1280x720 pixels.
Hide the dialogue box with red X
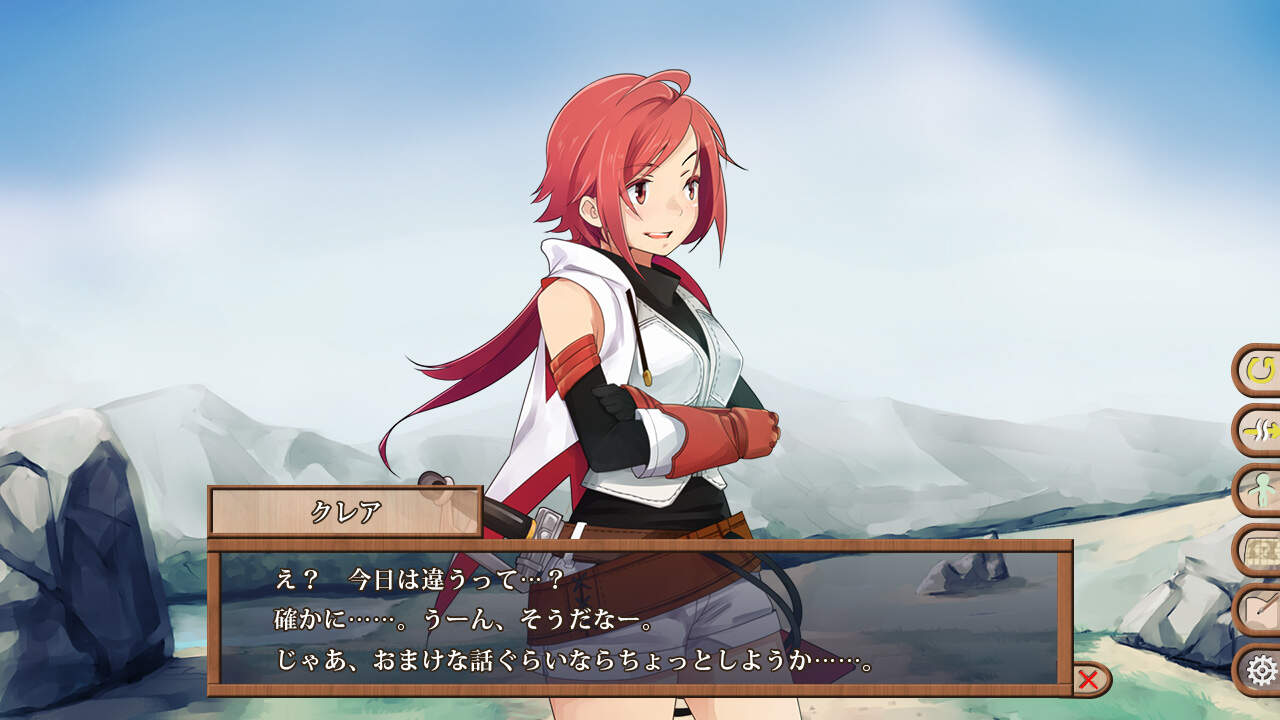[x=1089, y=681]
